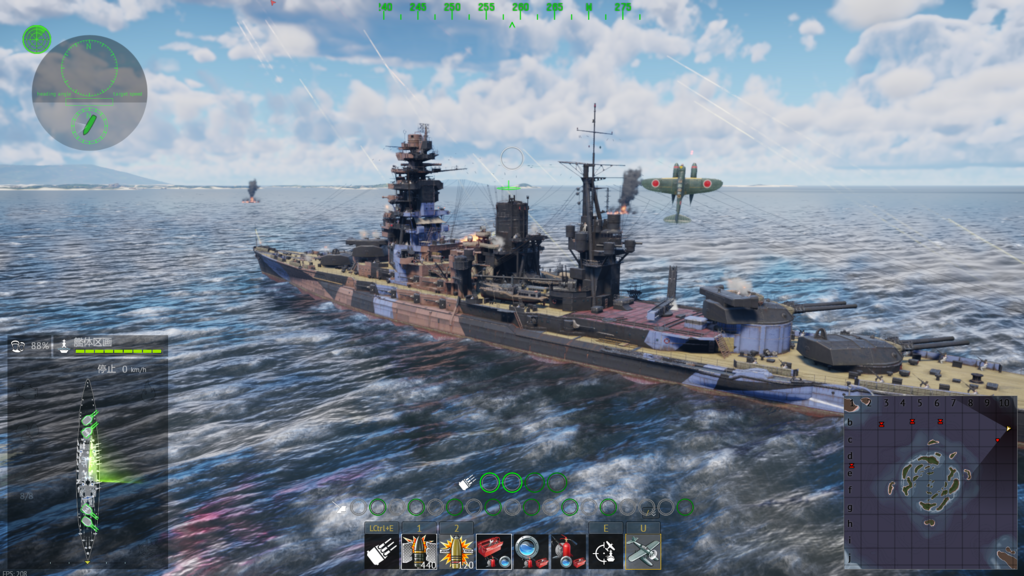Open the tactical grid minimap

point(930,482)
